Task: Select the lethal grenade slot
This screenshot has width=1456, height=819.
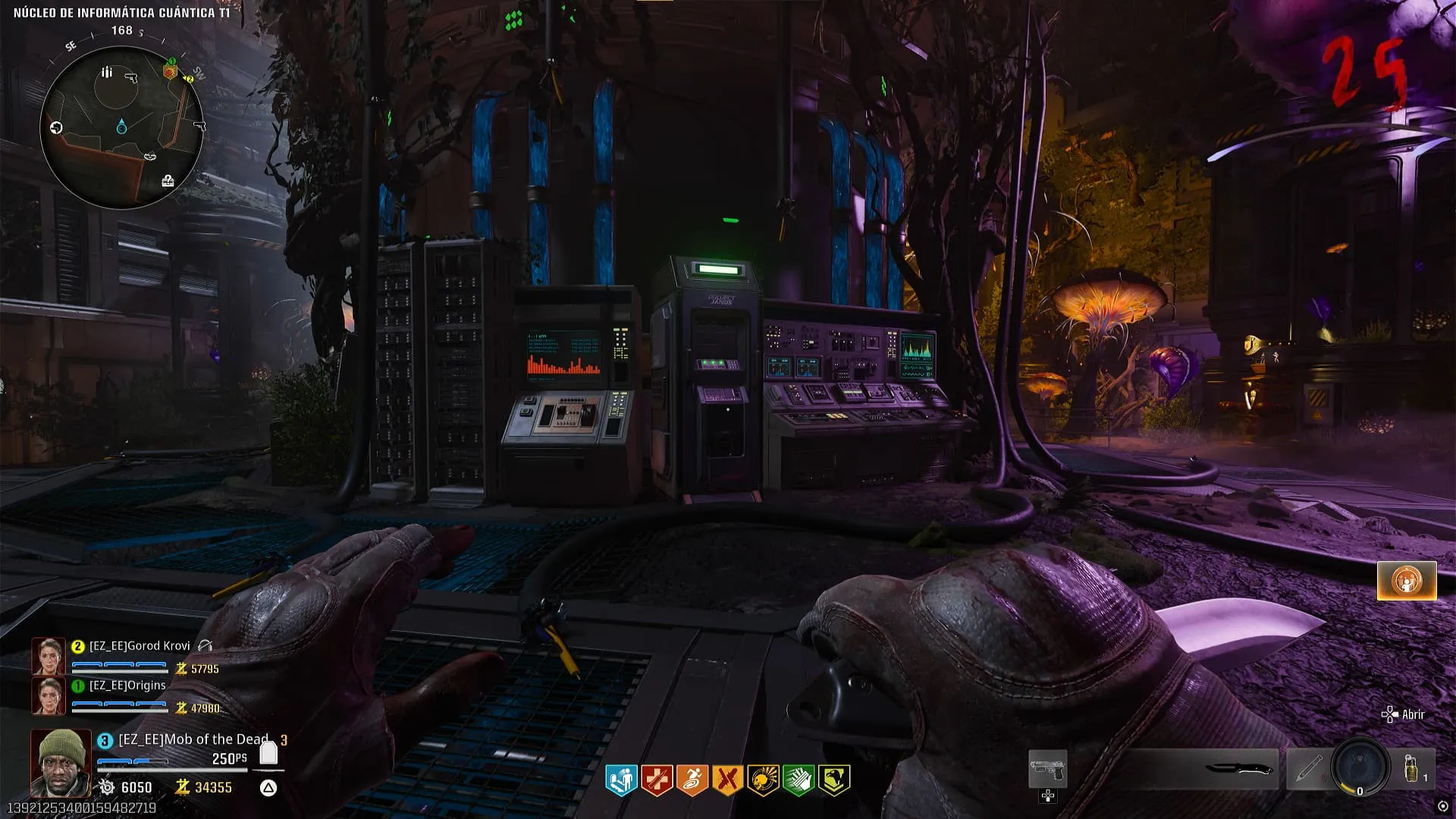Action: pos(1413,769)
